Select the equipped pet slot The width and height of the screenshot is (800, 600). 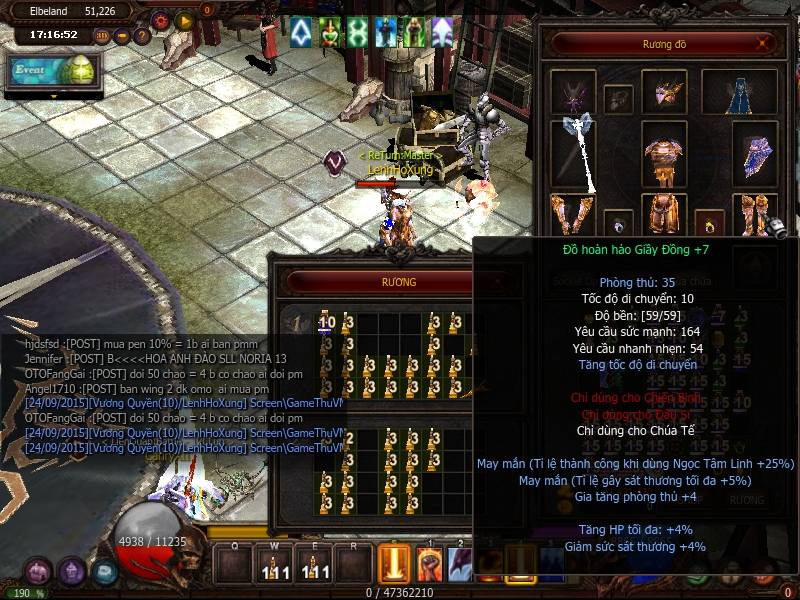click(x=573, y=92)
